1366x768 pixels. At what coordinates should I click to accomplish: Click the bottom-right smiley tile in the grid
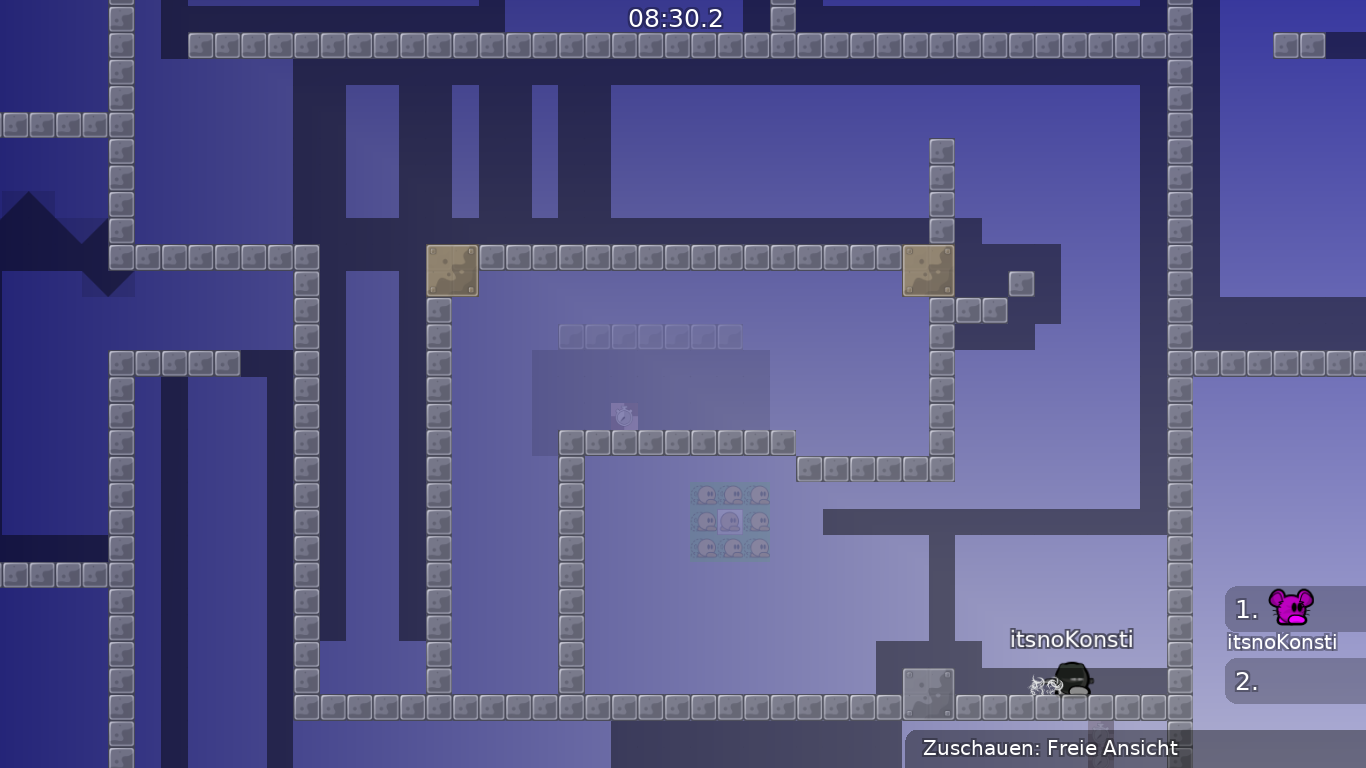tap(758, 547)
